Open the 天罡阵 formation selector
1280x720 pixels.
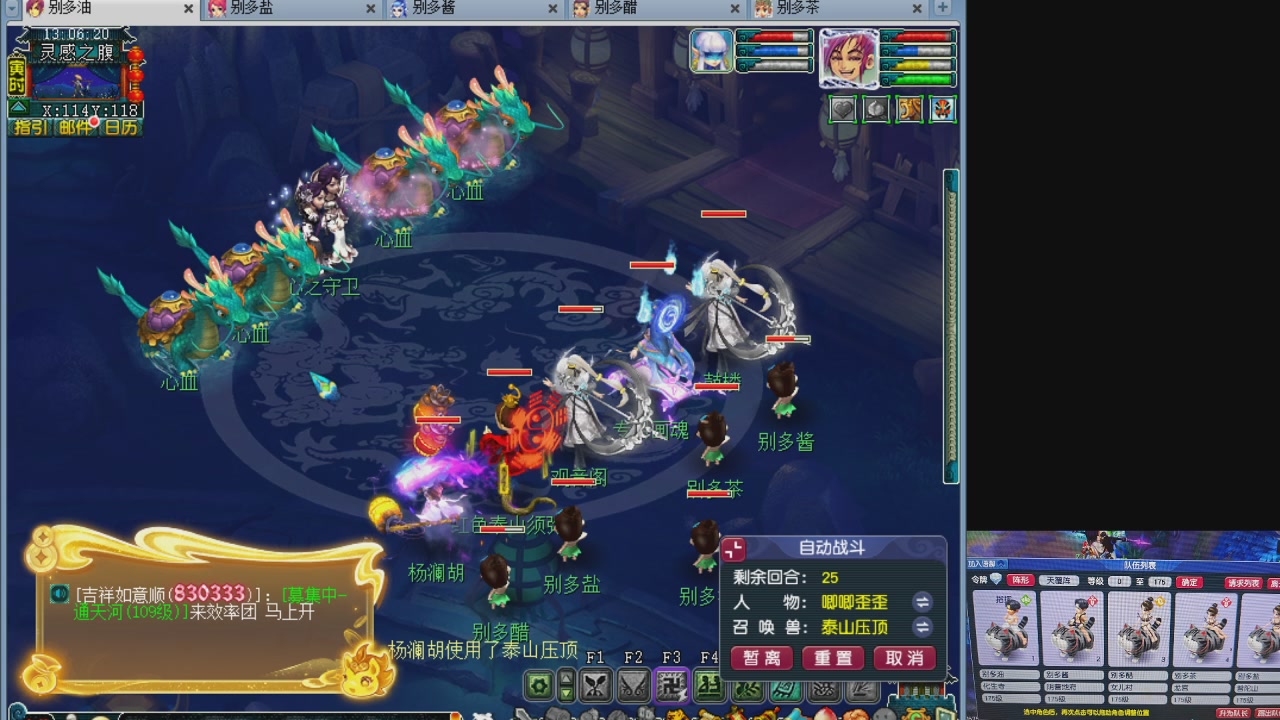point(1058,581)
